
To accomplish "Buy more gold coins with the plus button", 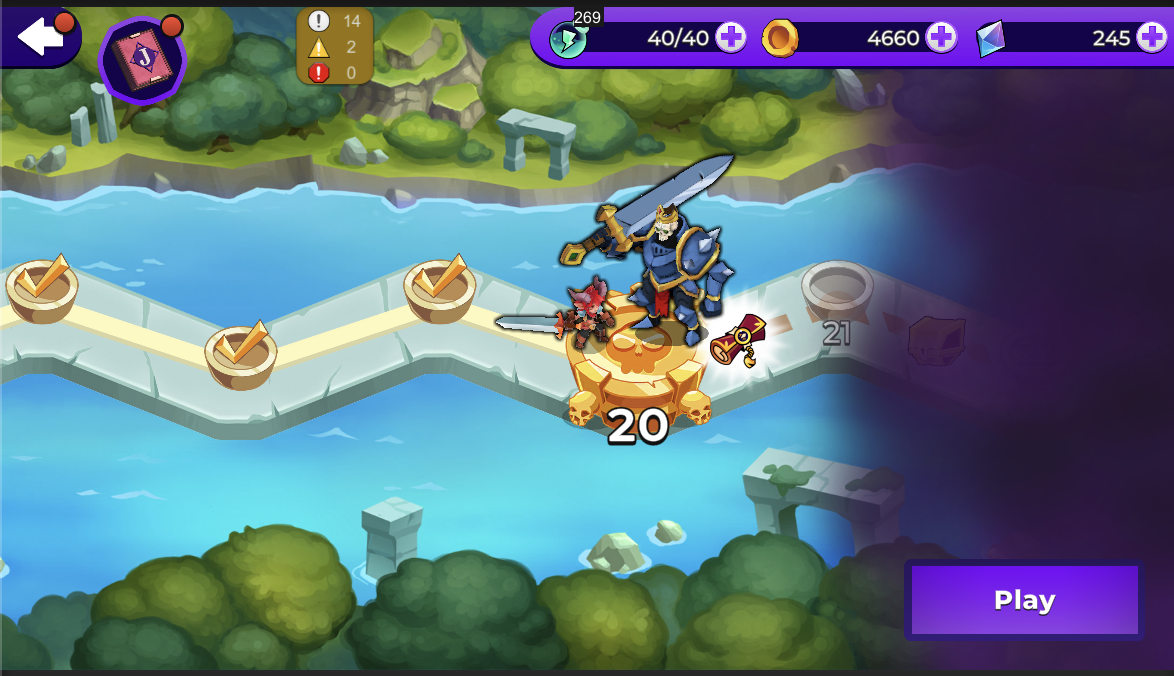I will click(x=940, y=38).
